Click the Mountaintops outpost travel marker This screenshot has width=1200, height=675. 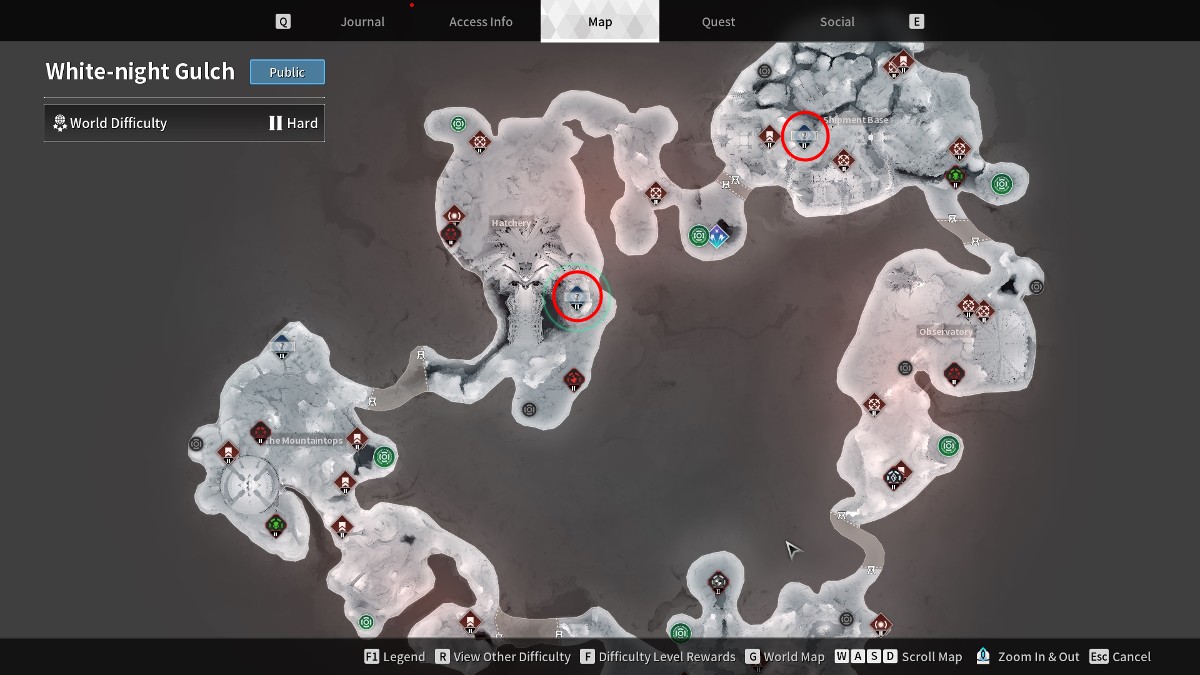pyautogui.click(x=282, y=346)
